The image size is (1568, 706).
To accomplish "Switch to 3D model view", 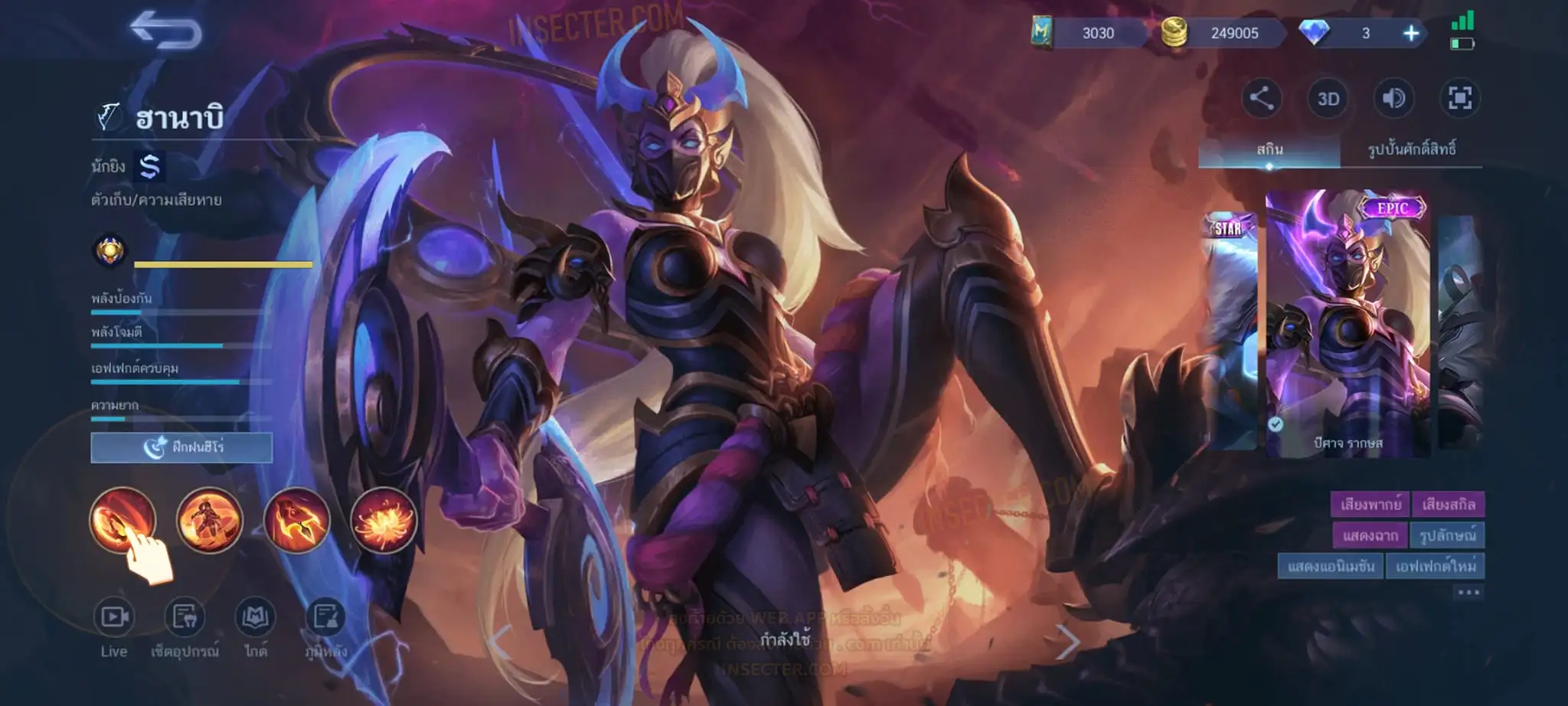I will (x=1328, y=99).
